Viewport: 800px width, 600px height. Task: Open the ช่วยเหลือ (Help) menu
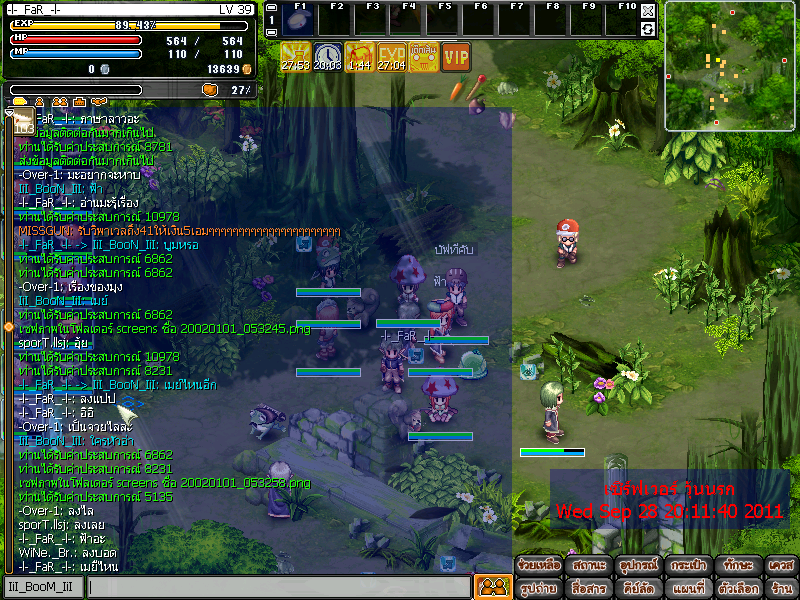click(539, 566)
